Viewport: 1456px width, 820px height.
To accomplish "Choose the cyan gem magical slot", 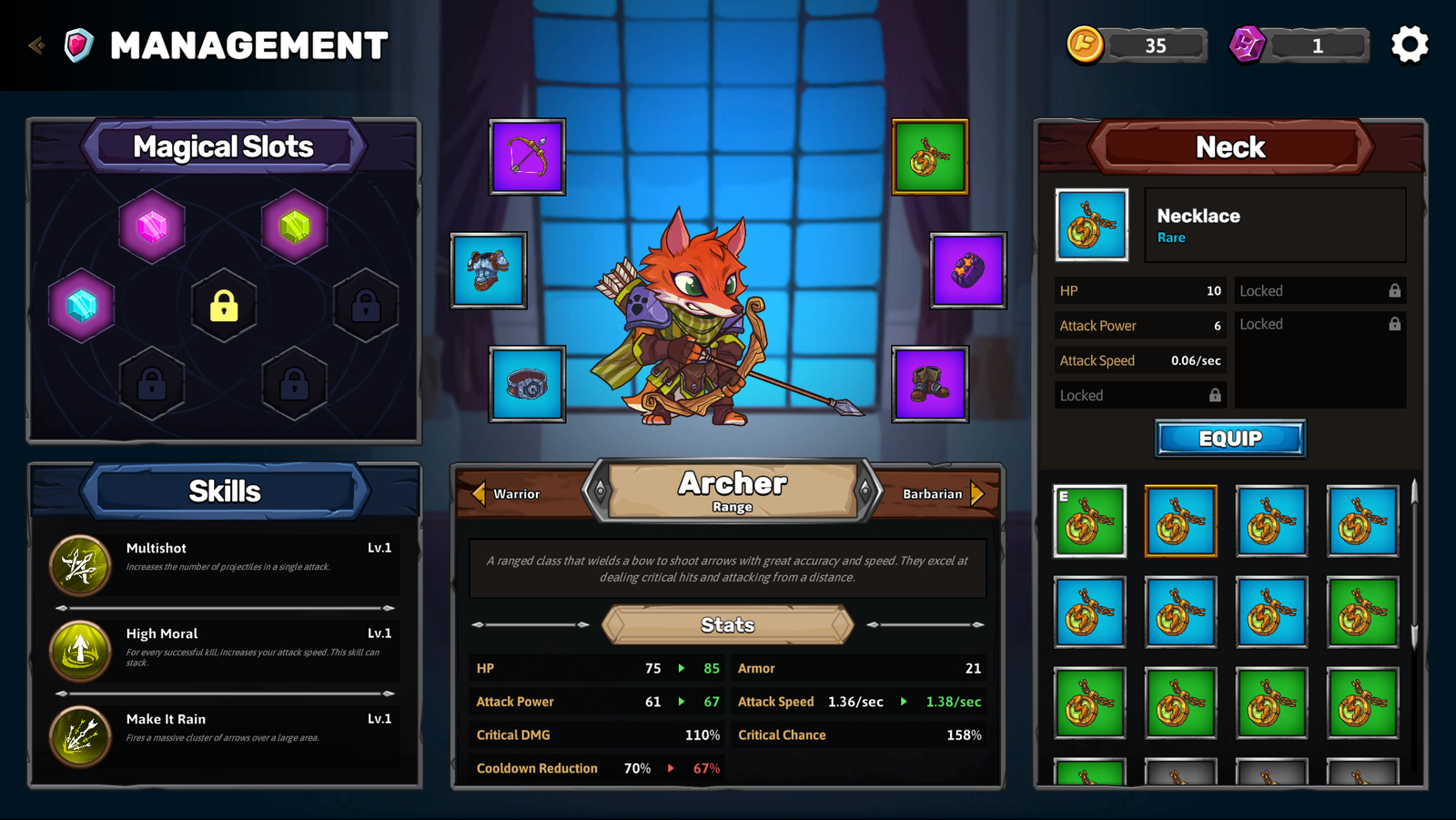I will pyautogui.click(x=81, y=305).
